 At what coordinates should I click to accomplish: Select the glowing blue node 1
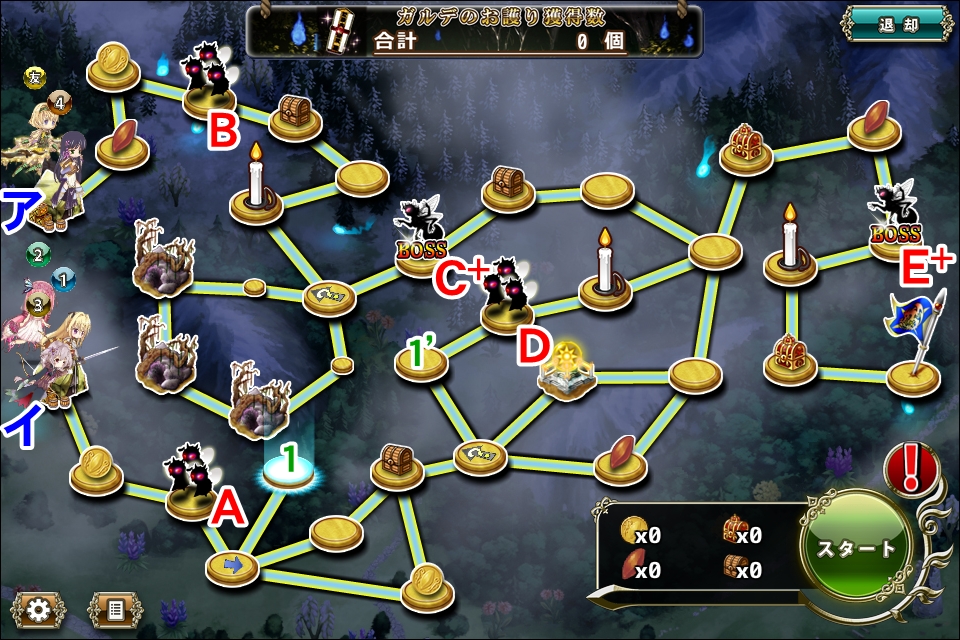tap(290, 472)
